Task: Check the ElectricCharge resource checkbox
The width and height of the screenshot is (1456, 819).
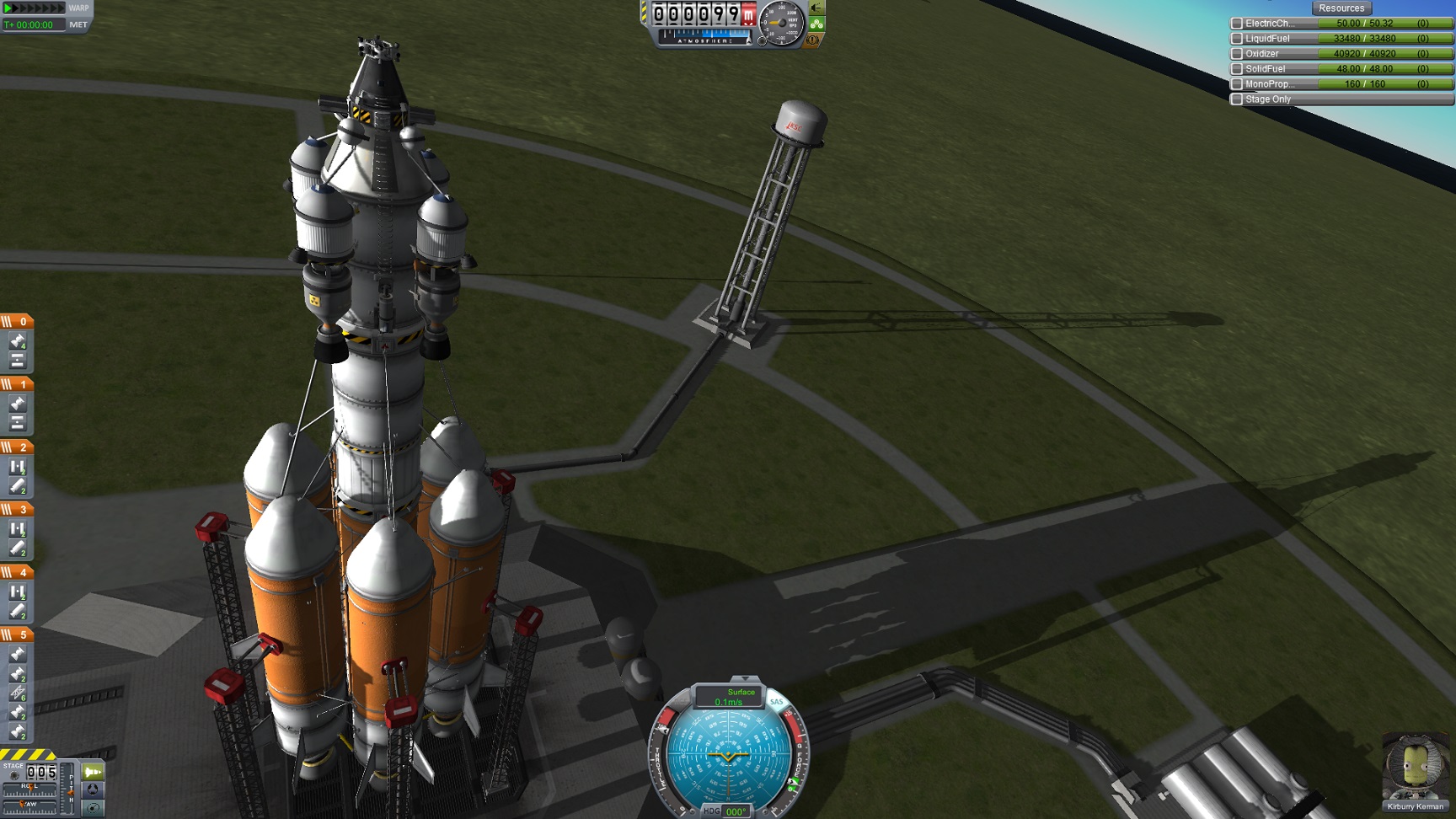Action: pos(1237,24)
